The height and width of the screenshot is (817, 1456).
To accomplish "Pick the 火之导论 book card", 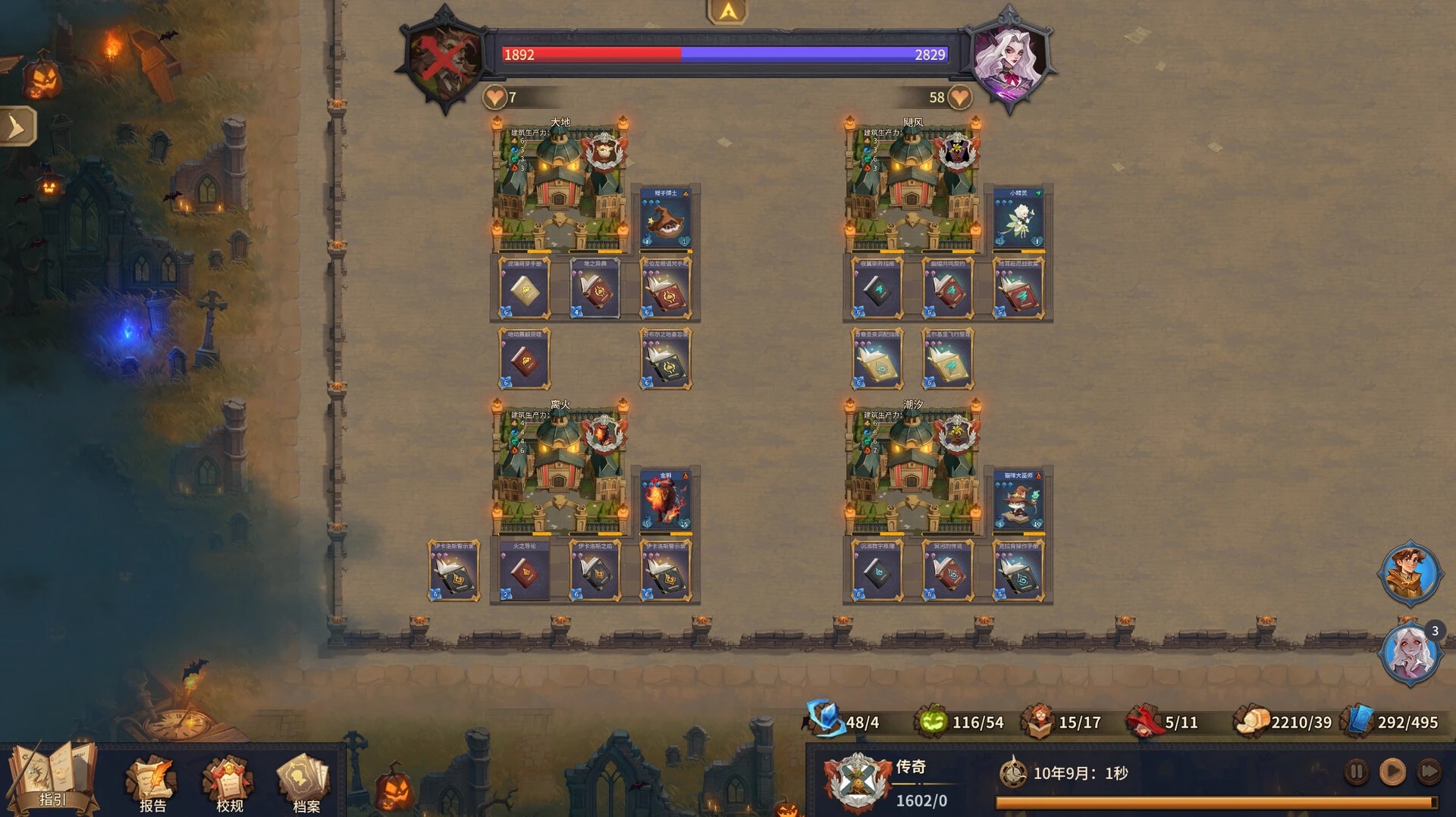I will tap(524, 571).
